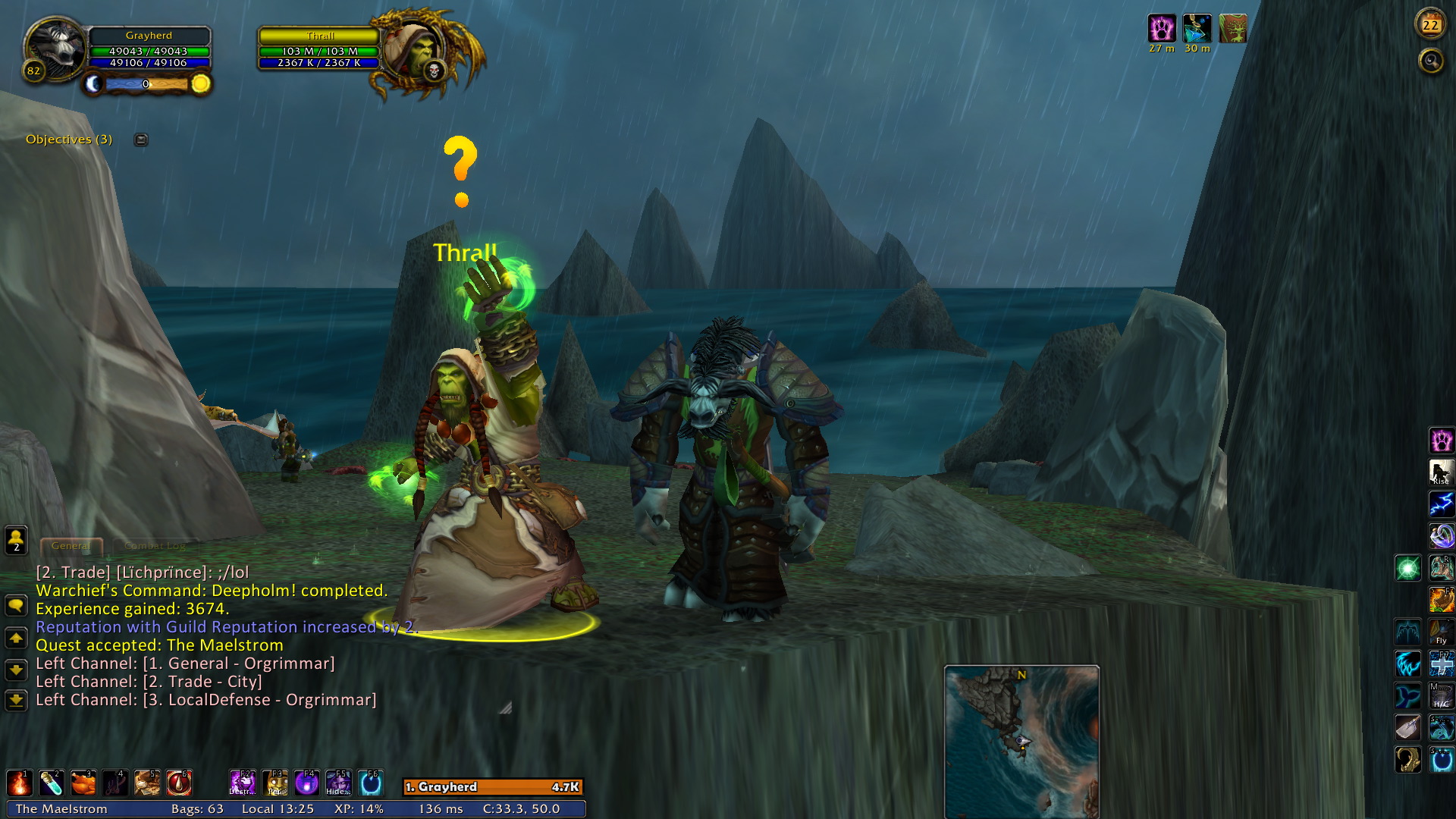Eat the roast food in slot 3
Image resolution: width=1456 pixels, height=819 pixels.
(x=83, y=783)
